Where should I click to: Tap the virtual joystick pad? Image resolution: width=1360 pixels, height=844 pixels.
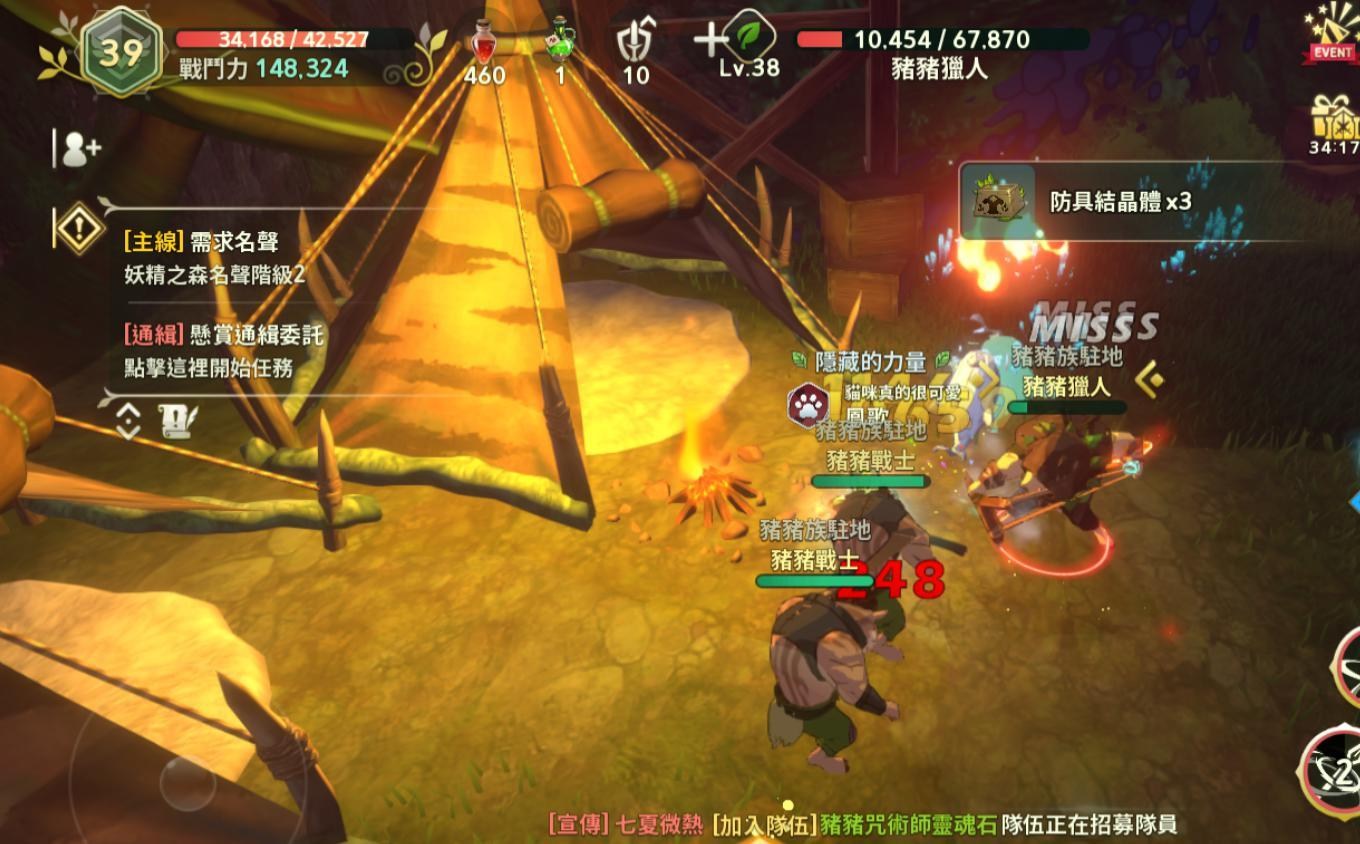tap(187, 780)
